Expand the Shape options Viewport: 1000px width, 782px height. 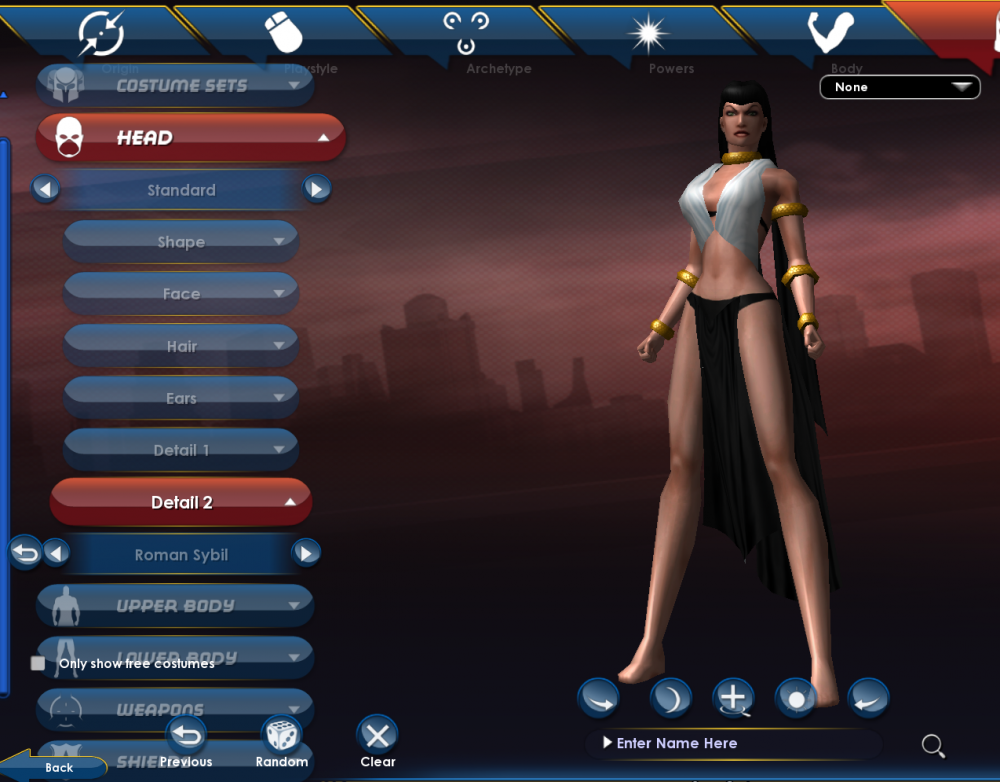point(181,242)
